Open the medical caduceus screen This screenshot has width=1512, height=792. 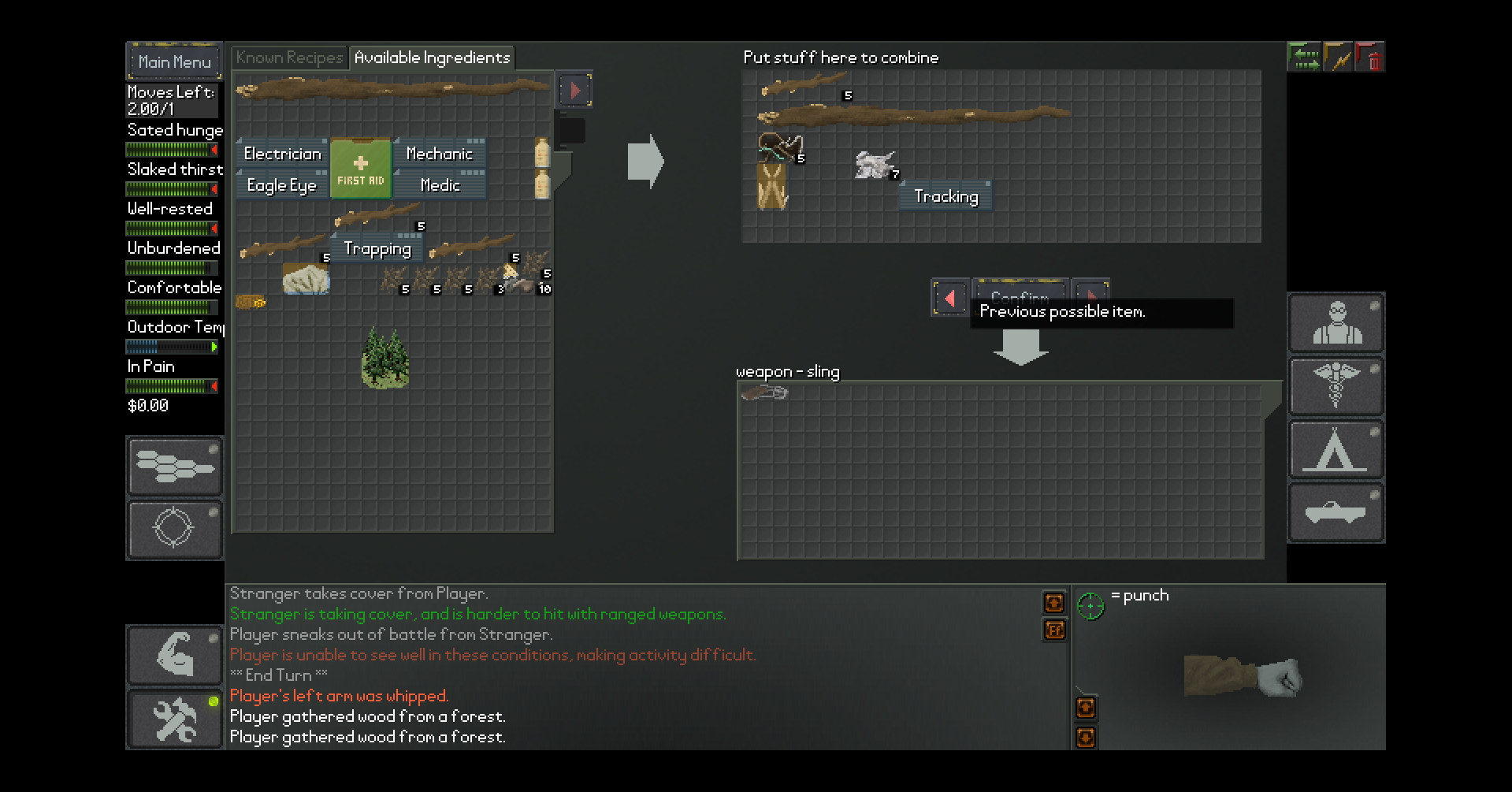click(1336, 386)
